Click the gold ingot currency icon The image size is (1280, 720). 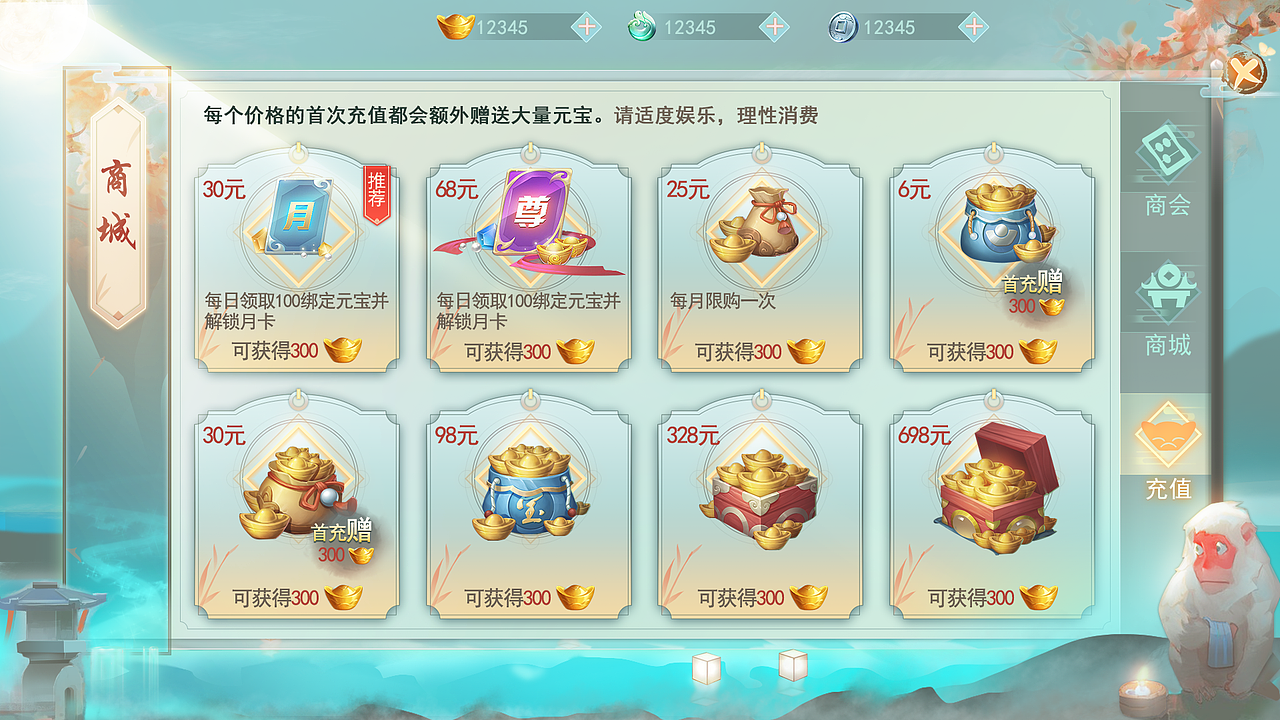(x=455, y=27)
